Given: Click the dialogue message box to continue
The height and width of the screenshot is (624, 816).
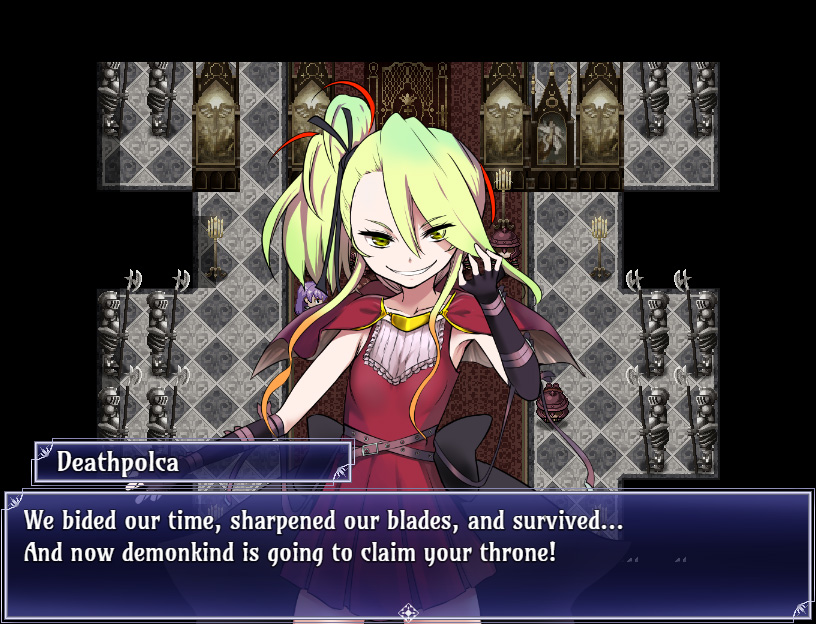Looking at the screenshot, I should click(x=408, y=553).
